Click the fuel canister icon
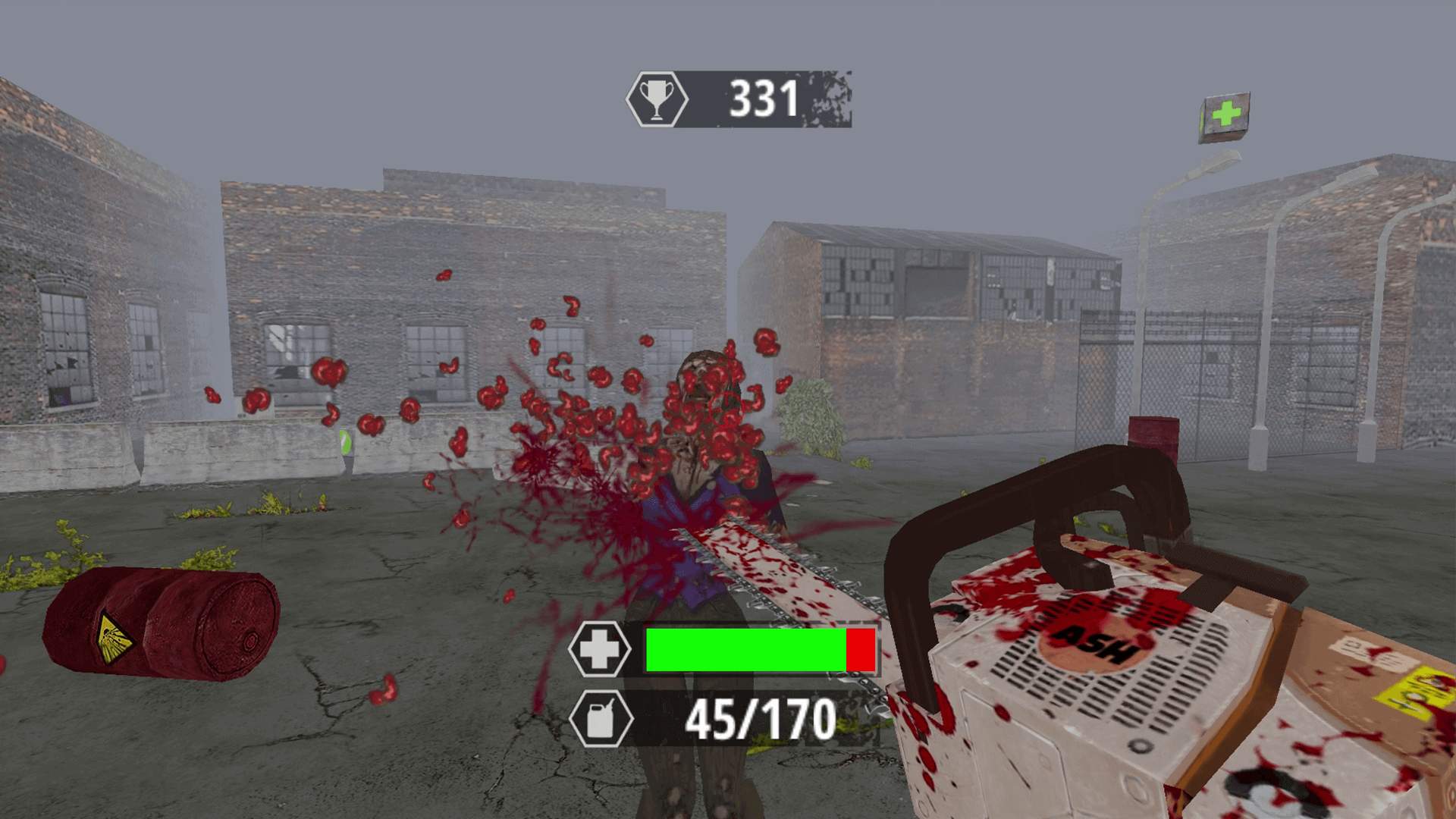The width and height of the screenshot is (1456, 819). [601, 718]
